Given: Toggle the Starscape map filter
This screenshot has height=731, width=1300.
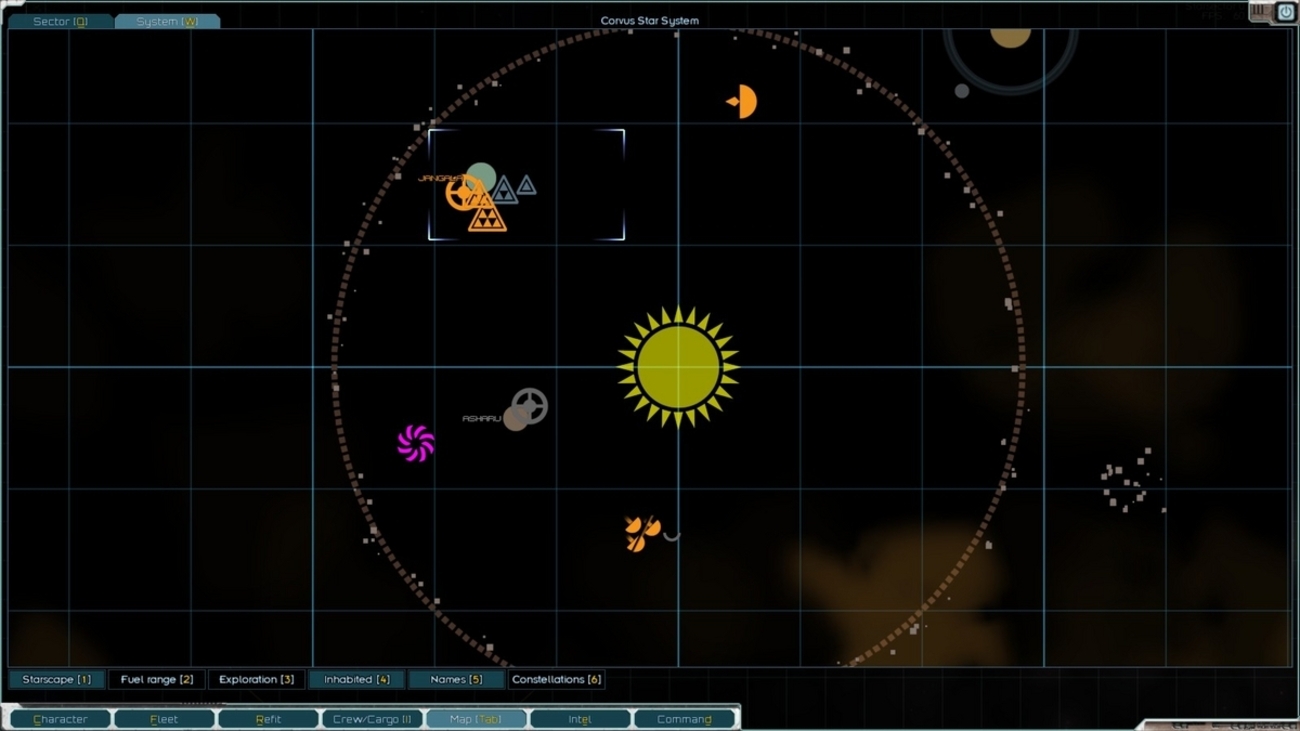Looking at the screenshot, I should (56, 680).
